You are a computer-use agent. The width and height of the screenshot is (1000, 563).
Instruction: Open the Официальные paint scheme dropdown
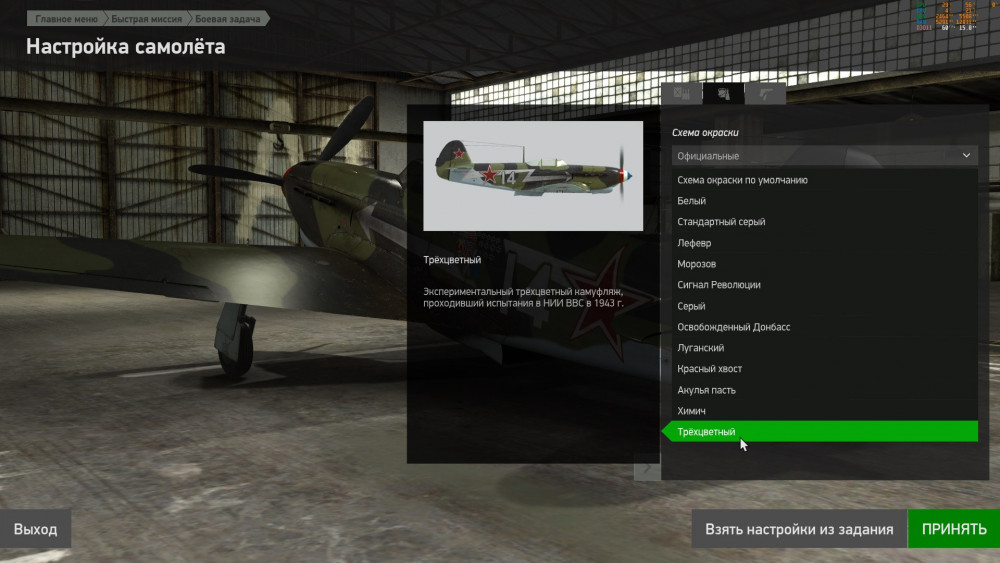coord(824,156)
